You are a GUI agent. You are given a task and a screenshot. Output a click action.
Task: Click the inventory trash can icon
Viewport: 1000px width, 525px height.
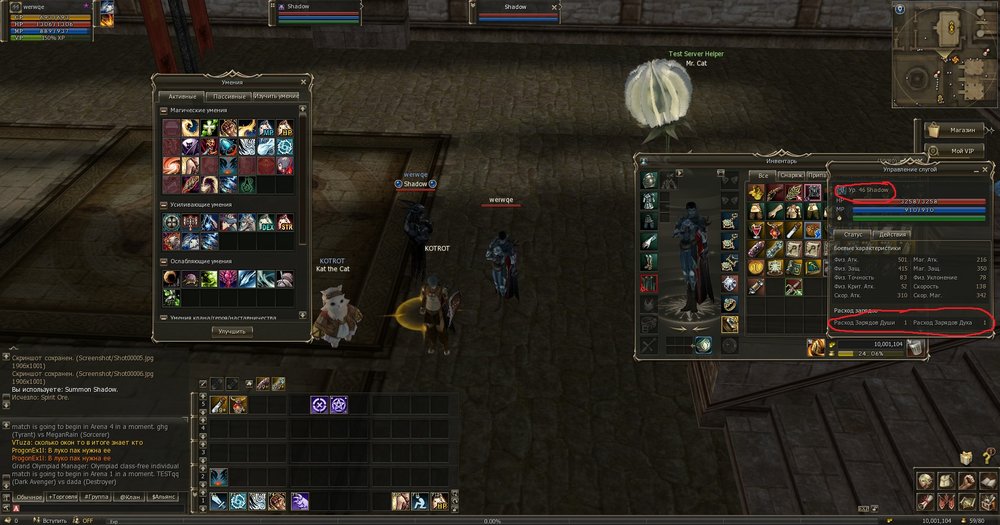[x=914, y=347]
